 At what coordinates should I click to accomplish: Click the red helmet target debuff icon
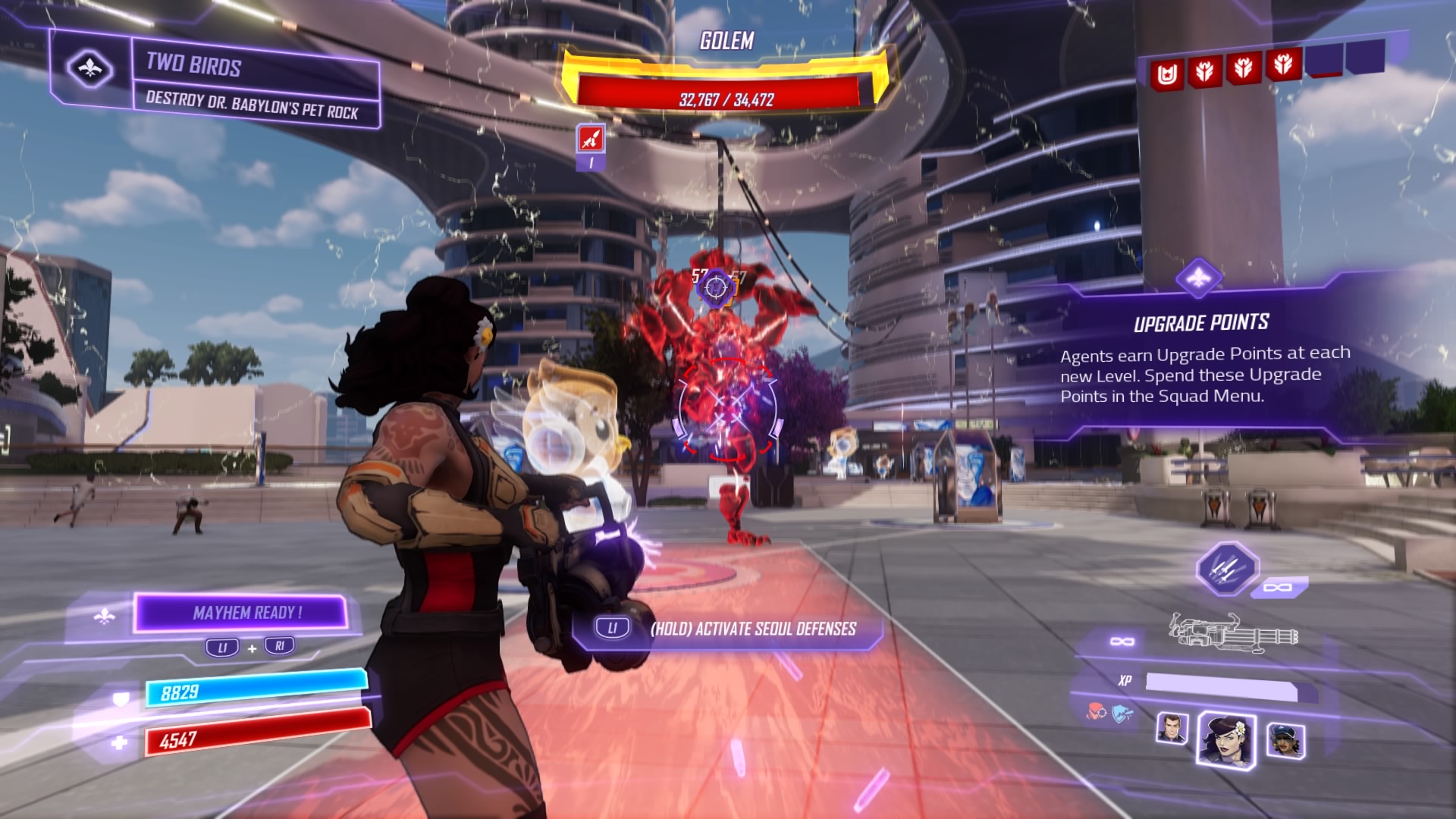pyautogui.click(x=1095, y=713)
